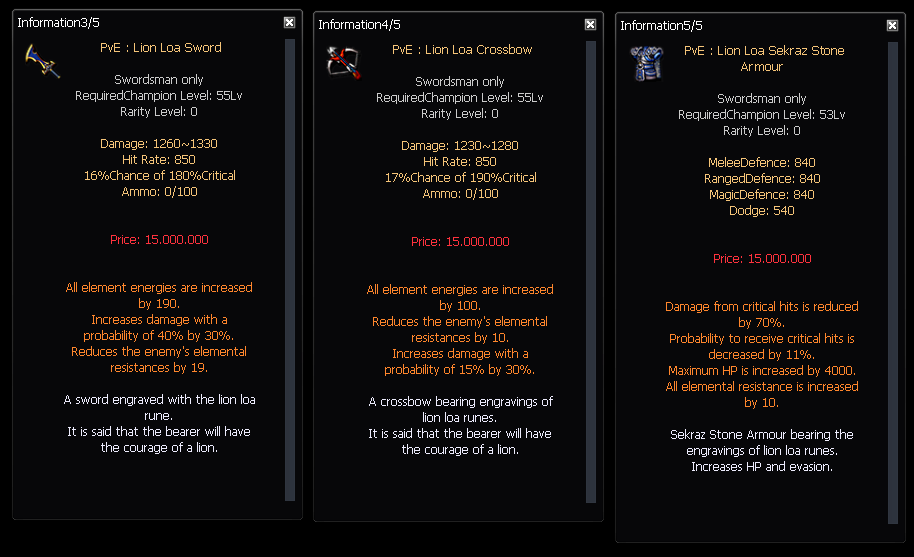Close the Information4/5 window
This screenshot has height=557, width=914.
coord(590,25)
